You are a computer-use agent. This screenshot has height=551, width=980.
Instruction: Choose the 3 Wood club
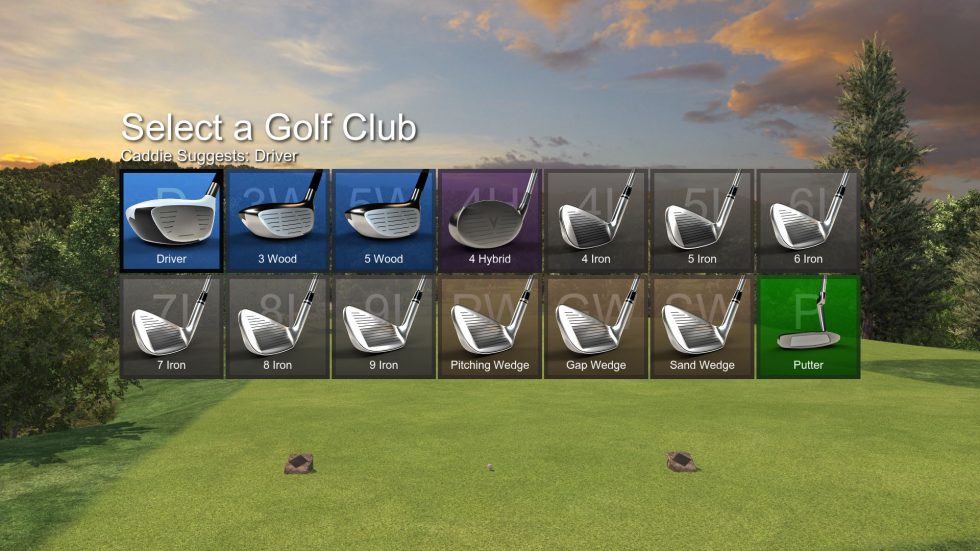click(277, 221)
